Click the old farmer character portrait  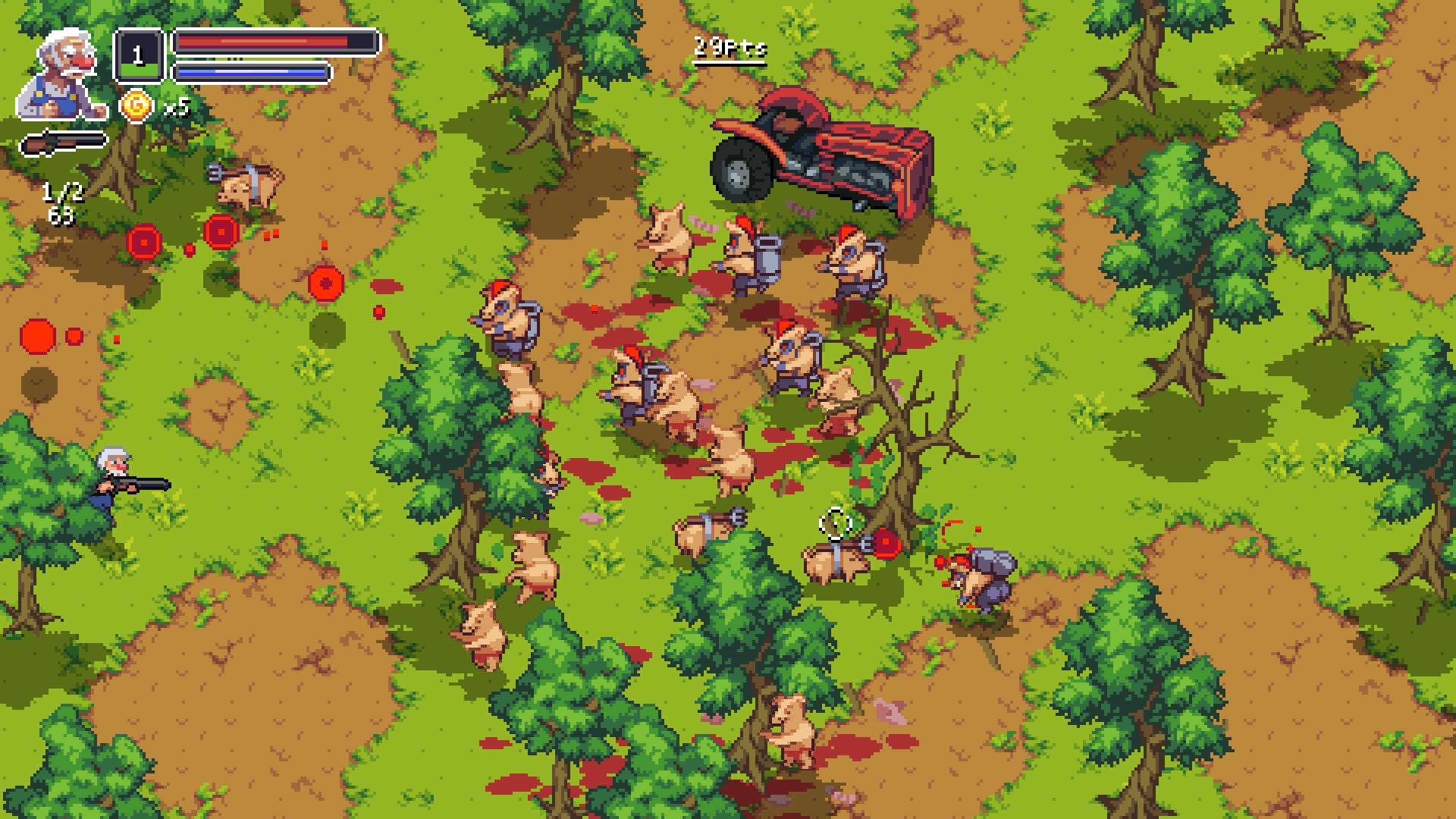[x=62, y=76]
